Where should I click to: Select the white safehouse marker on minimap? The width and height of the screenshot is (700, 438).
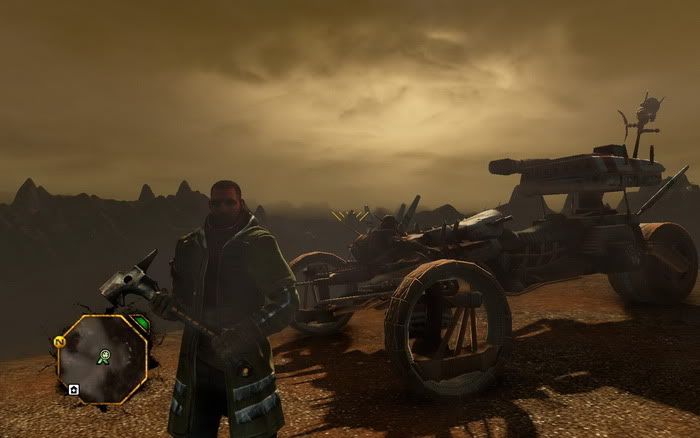73,389
